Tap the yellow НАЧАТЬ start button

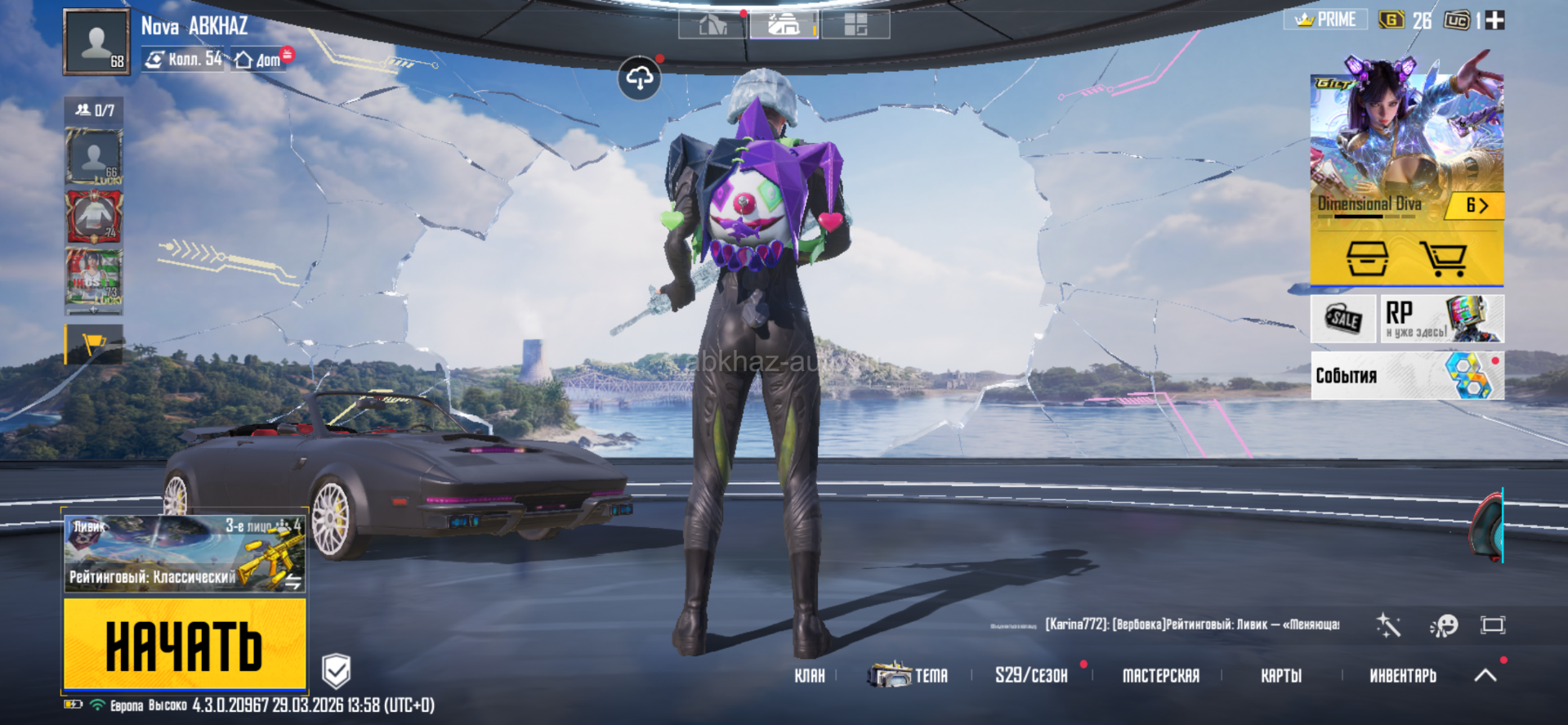pyautogui.click(x=185, y=643)
